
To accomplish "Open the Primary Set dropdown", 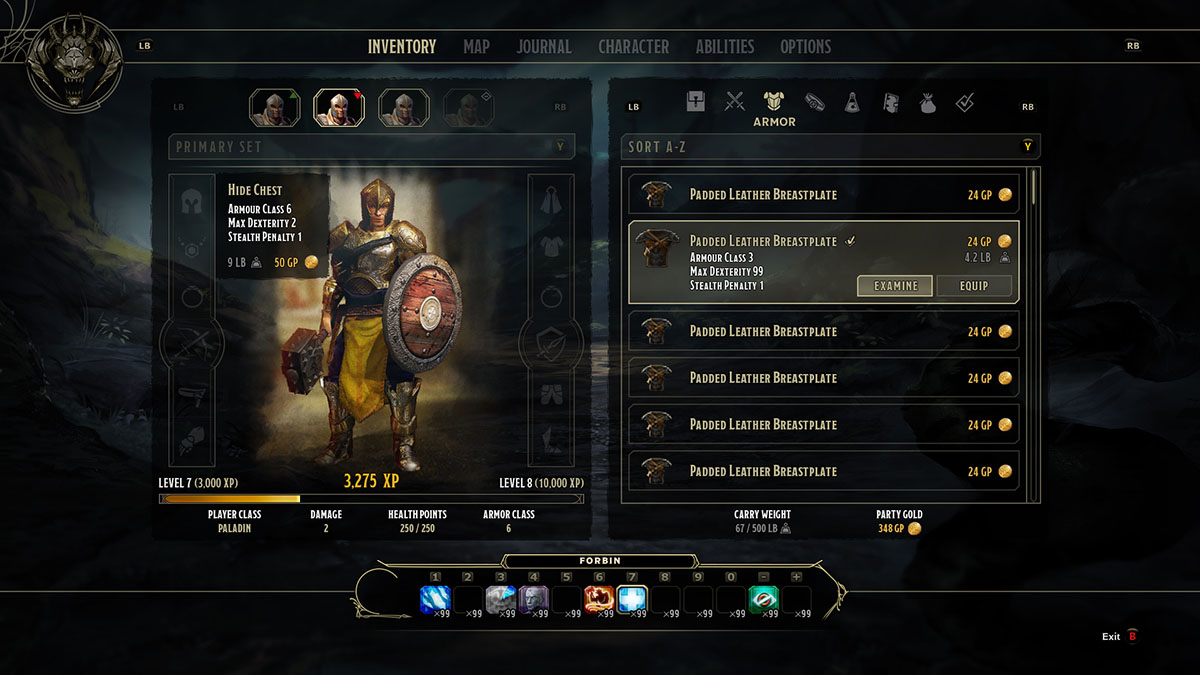I will [x=372, y=147].
